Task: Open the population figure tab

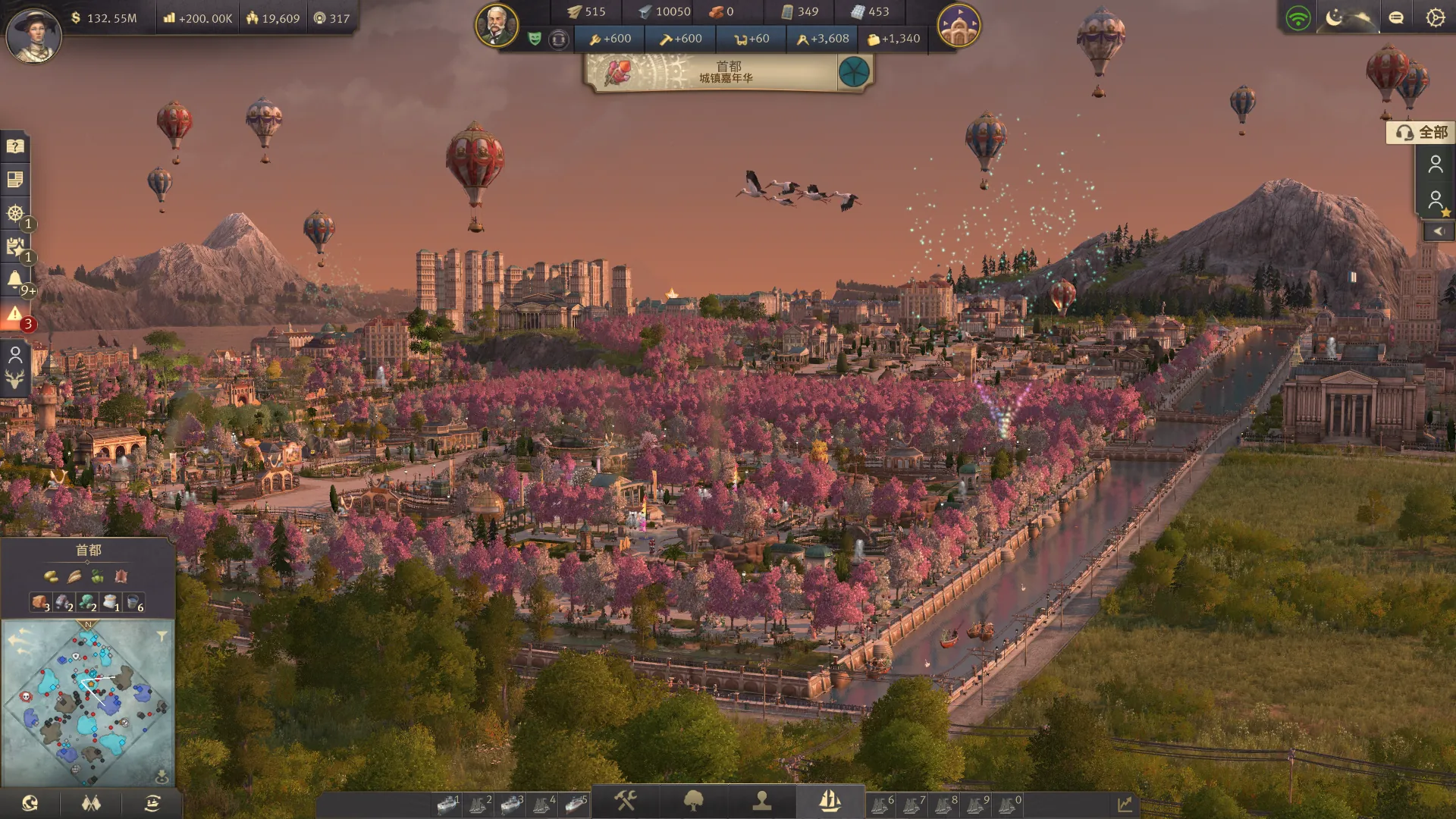Action: pyautogui.click(x=761, y=801)
